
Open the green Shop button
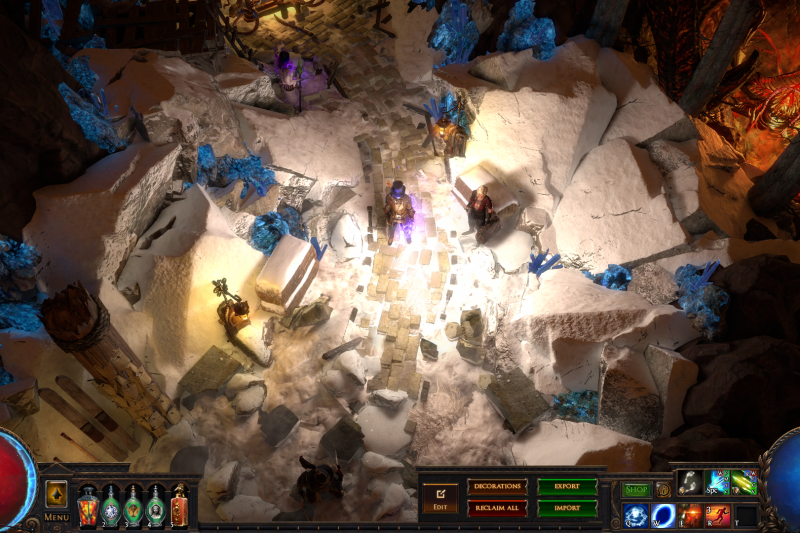pos(636,490)
